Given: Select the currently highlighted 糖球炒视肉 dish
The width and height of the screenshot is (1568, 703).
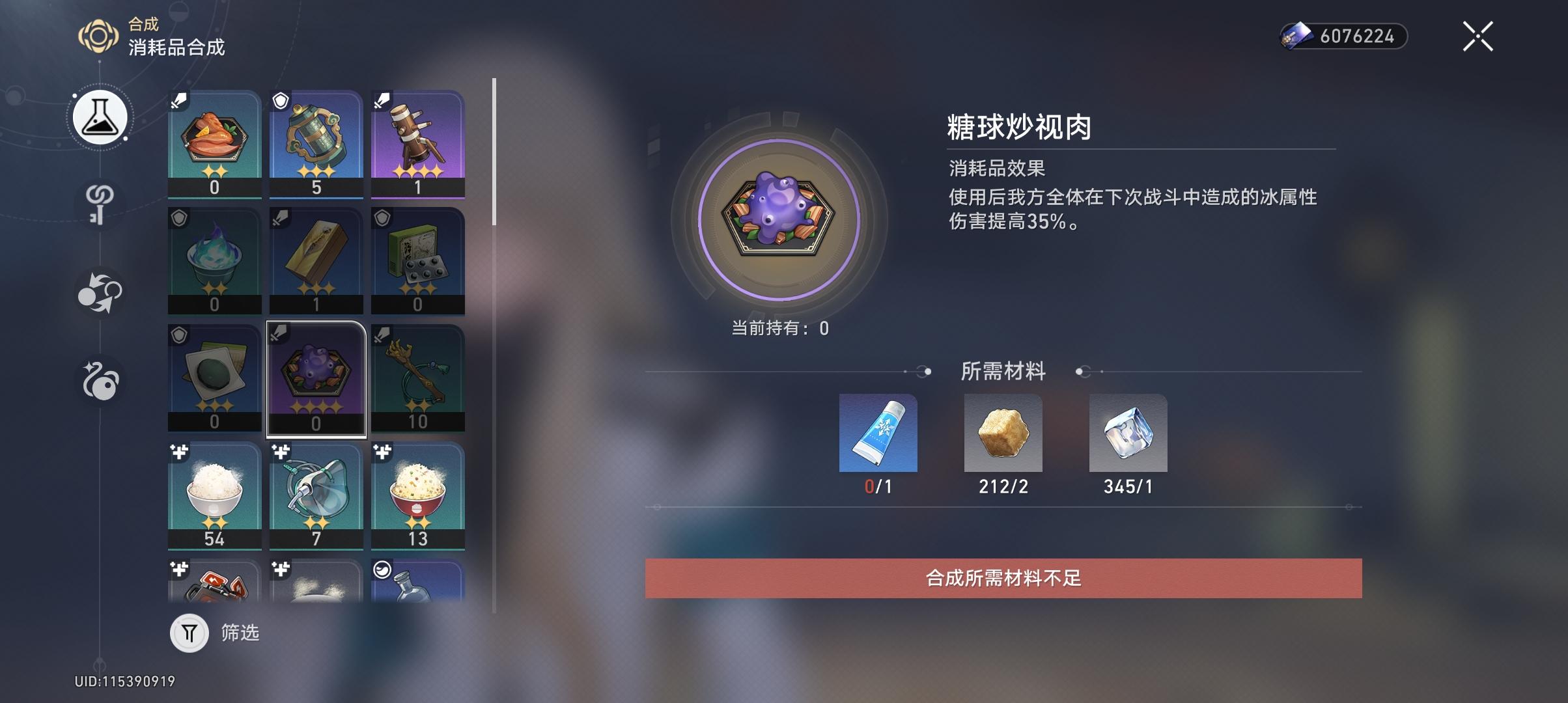Looking at the screenshot, I should [x=316, y=376].
